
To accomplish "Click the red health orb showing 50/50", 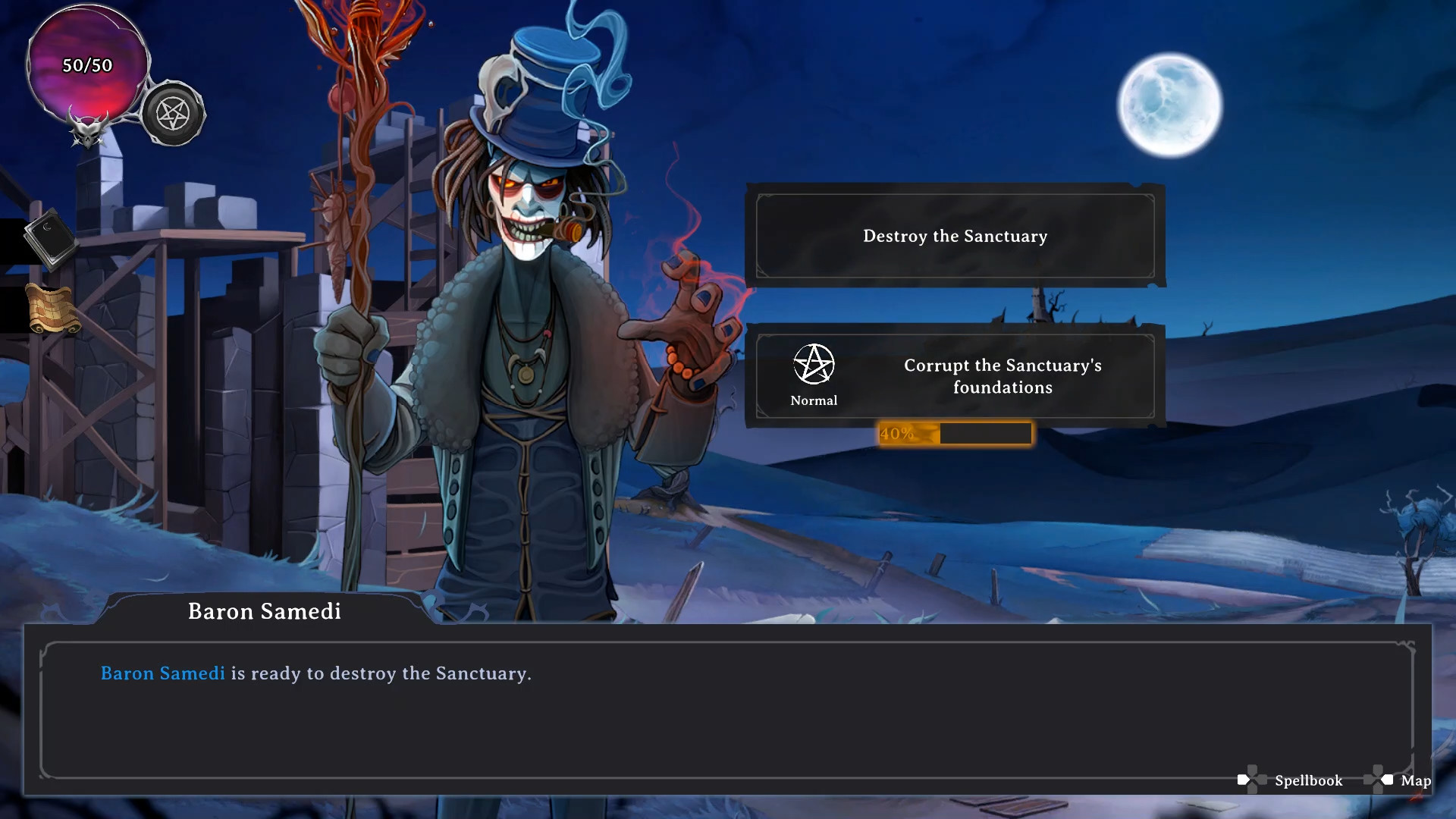I will click(86, 68).
